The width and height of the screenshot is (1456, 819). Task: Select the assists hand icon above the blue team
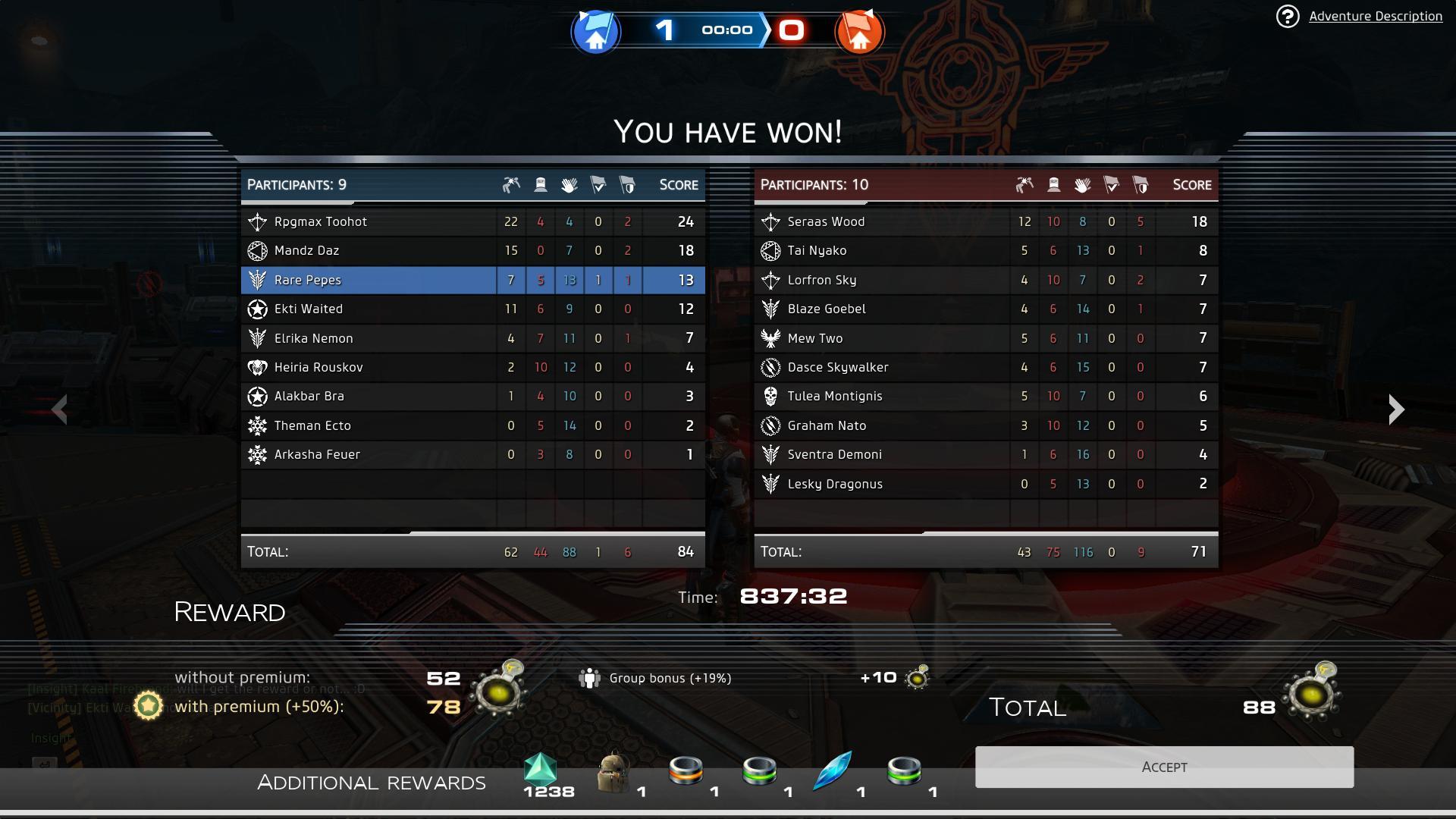click(x=570, y=184)
